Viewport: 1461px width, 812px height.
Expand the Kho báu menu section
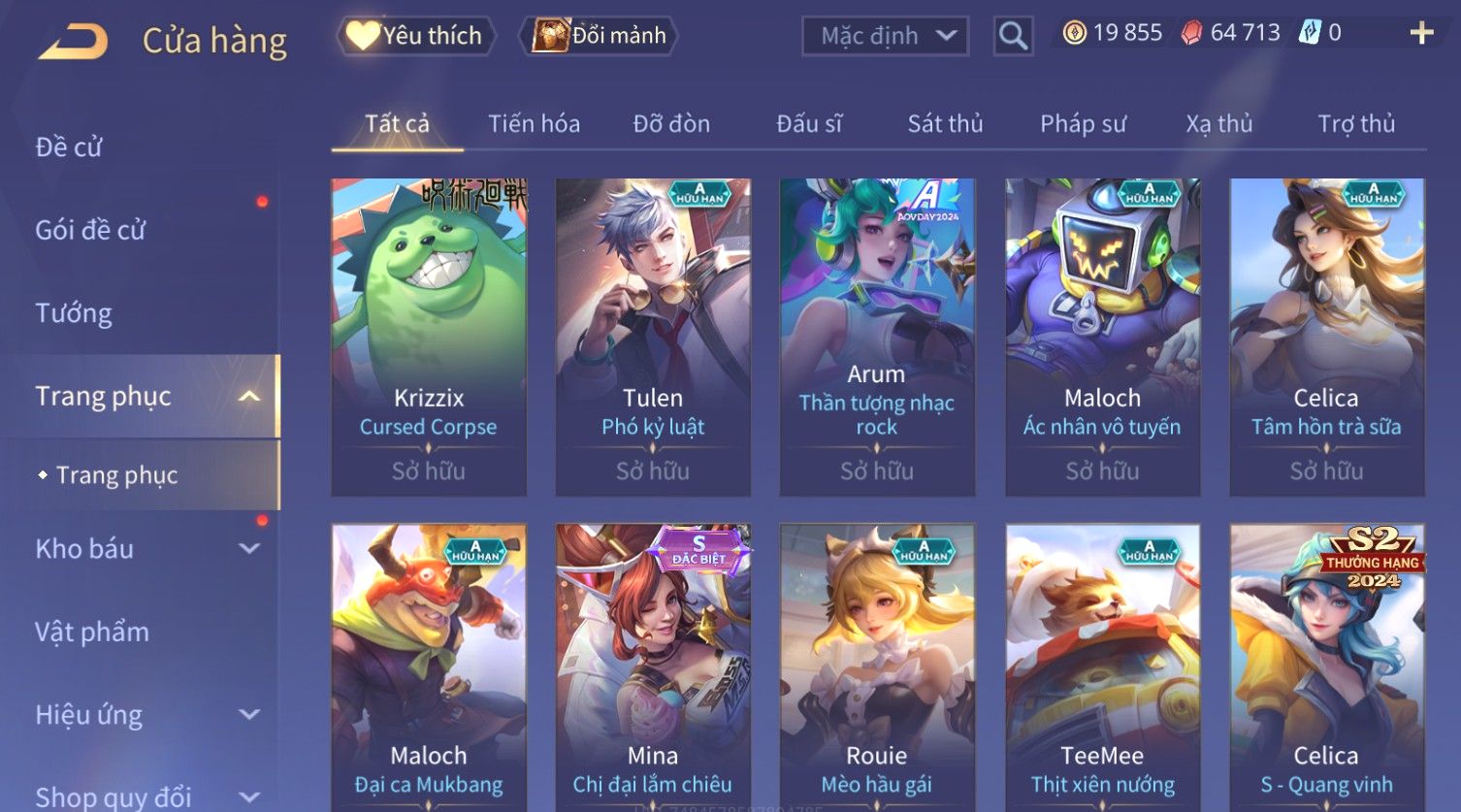pyautogui.click(x=146, y=549)
